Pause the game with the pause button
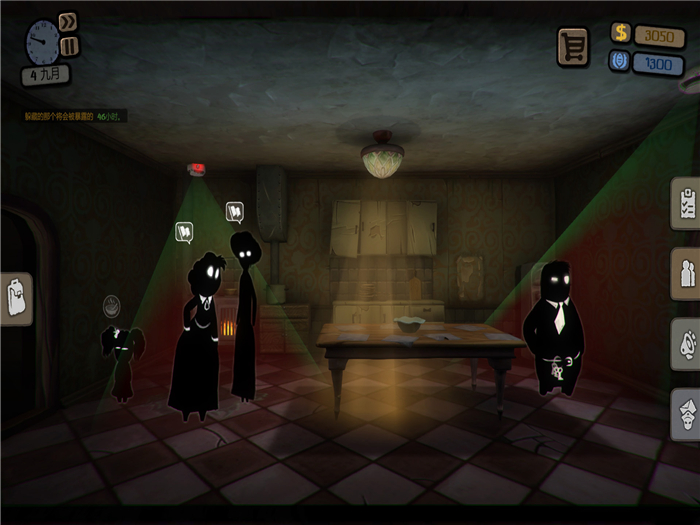This screenshot has width=700, height=525. point(69,46)
